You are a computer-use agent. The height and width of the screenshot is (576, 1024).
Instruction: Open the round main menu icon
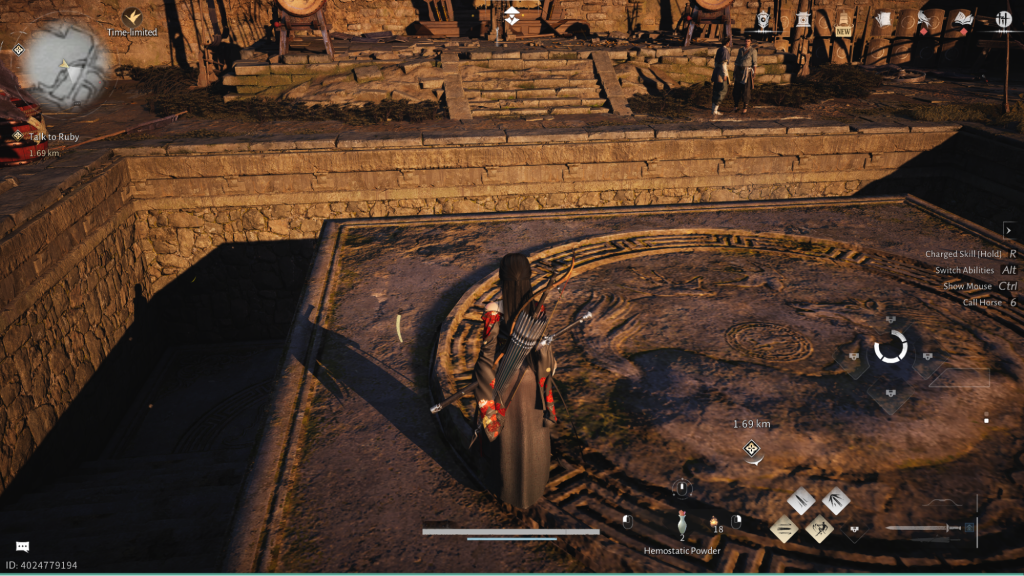(1004, 18)
